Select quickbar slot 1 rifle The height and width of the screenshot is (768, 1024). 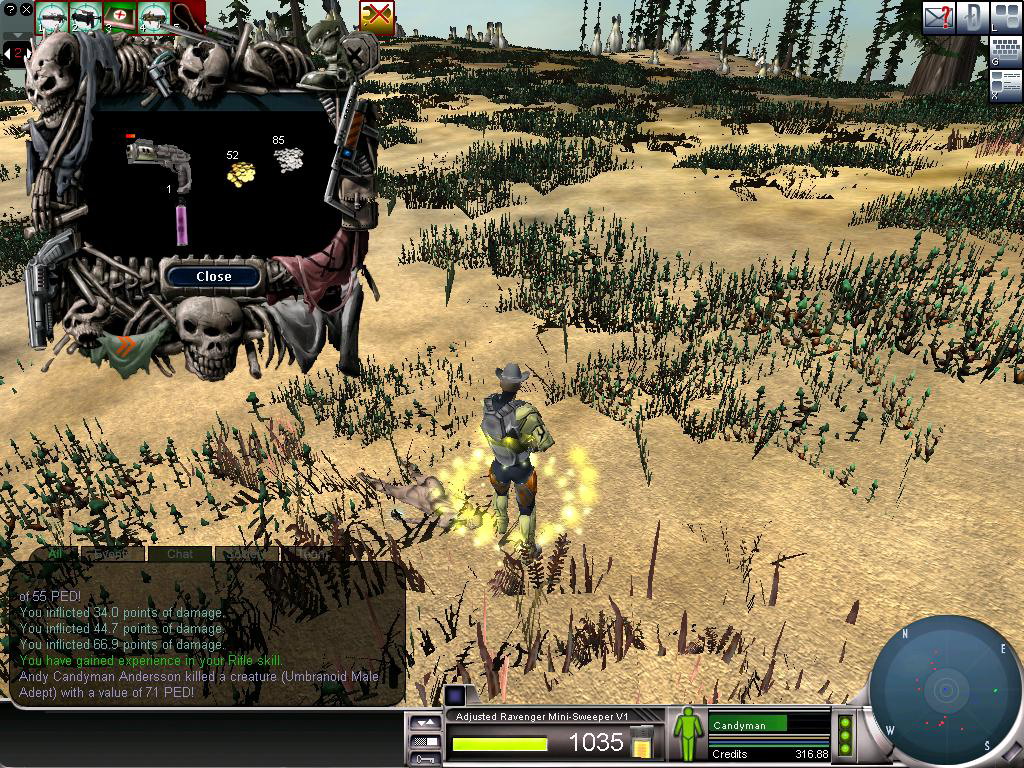click(x=52, y=16)
